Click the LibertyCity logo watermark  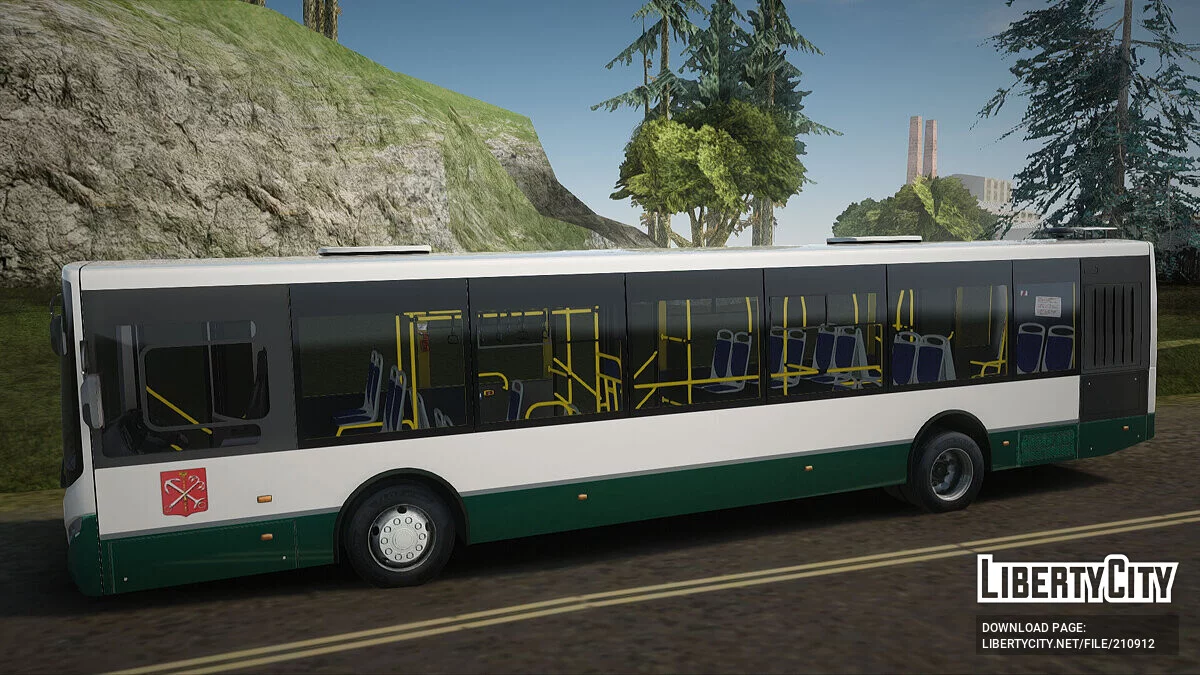click(1077, 579)
